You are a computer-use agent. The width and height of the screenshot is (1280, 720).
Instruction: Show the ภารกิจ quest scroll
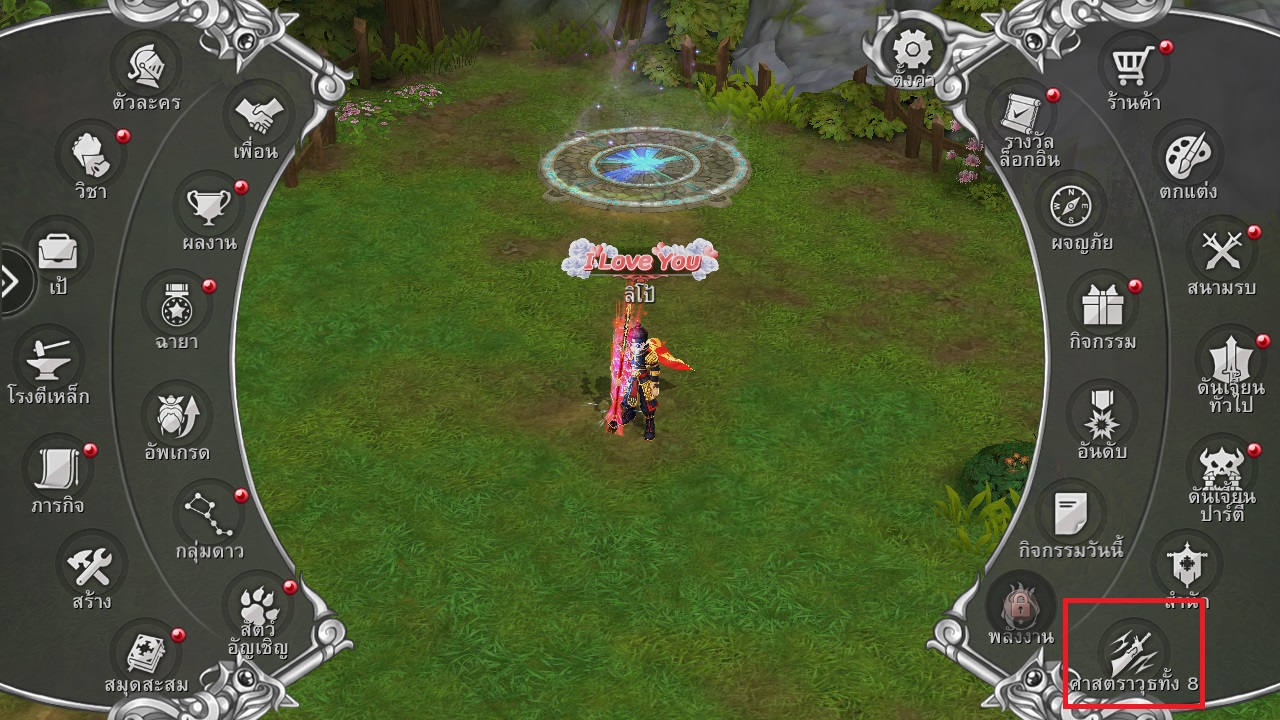[x=58, y=467]
